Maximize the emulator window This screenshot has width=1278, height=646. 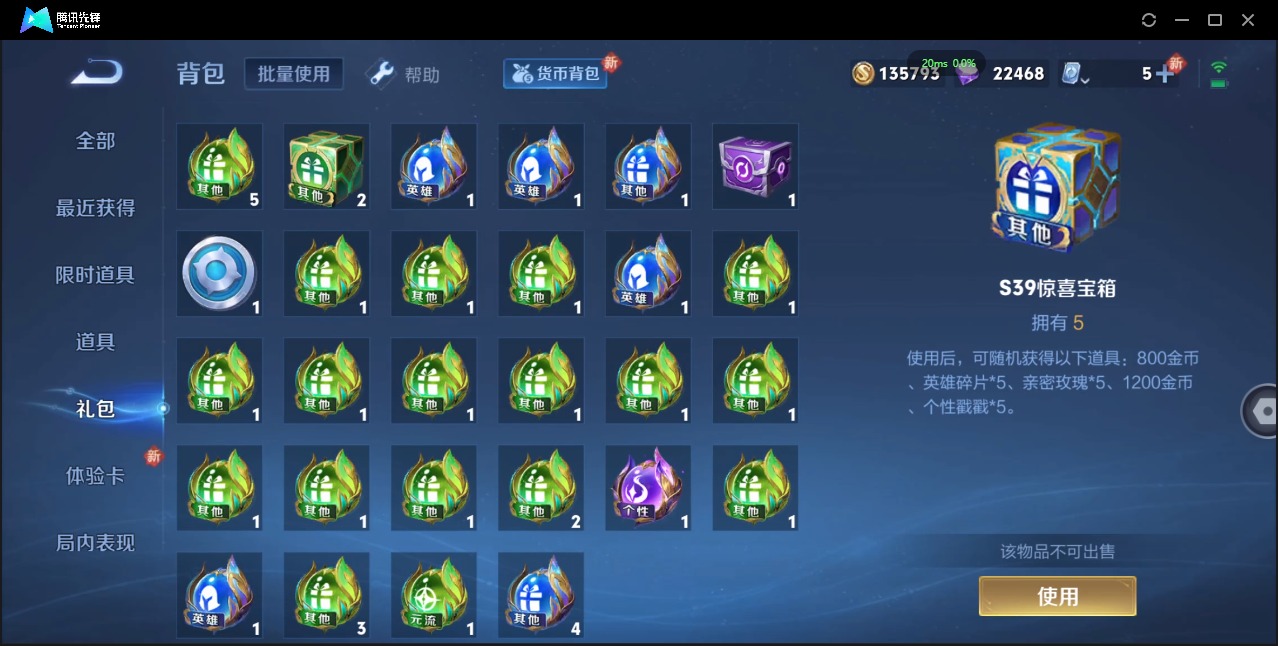(1215, 20)
